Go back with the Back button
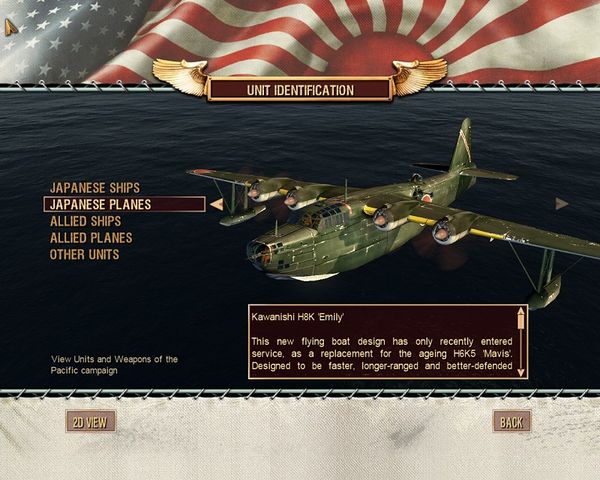 pos(511,422)
